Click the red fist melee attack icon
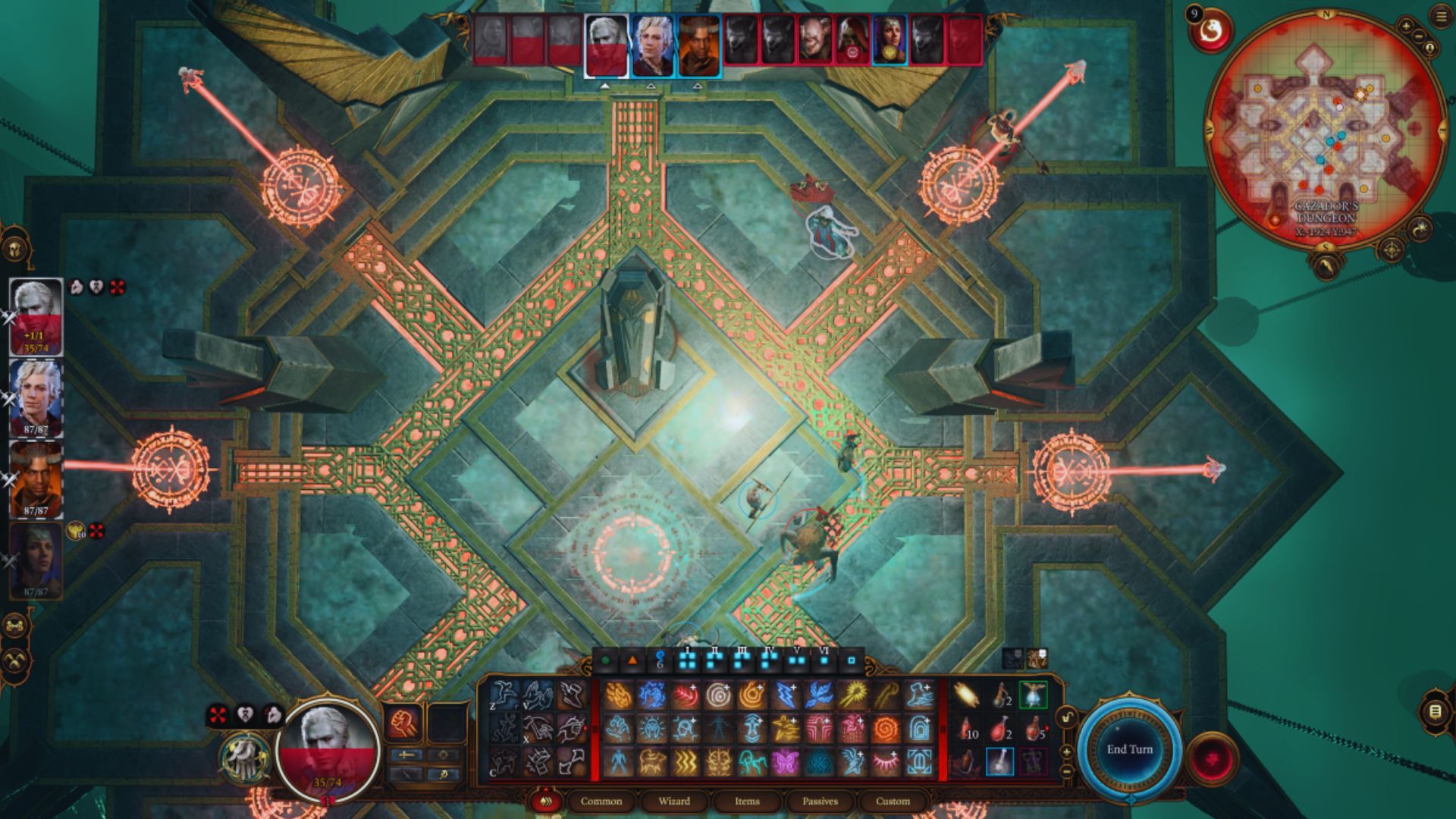 click(x=403, y=723)
